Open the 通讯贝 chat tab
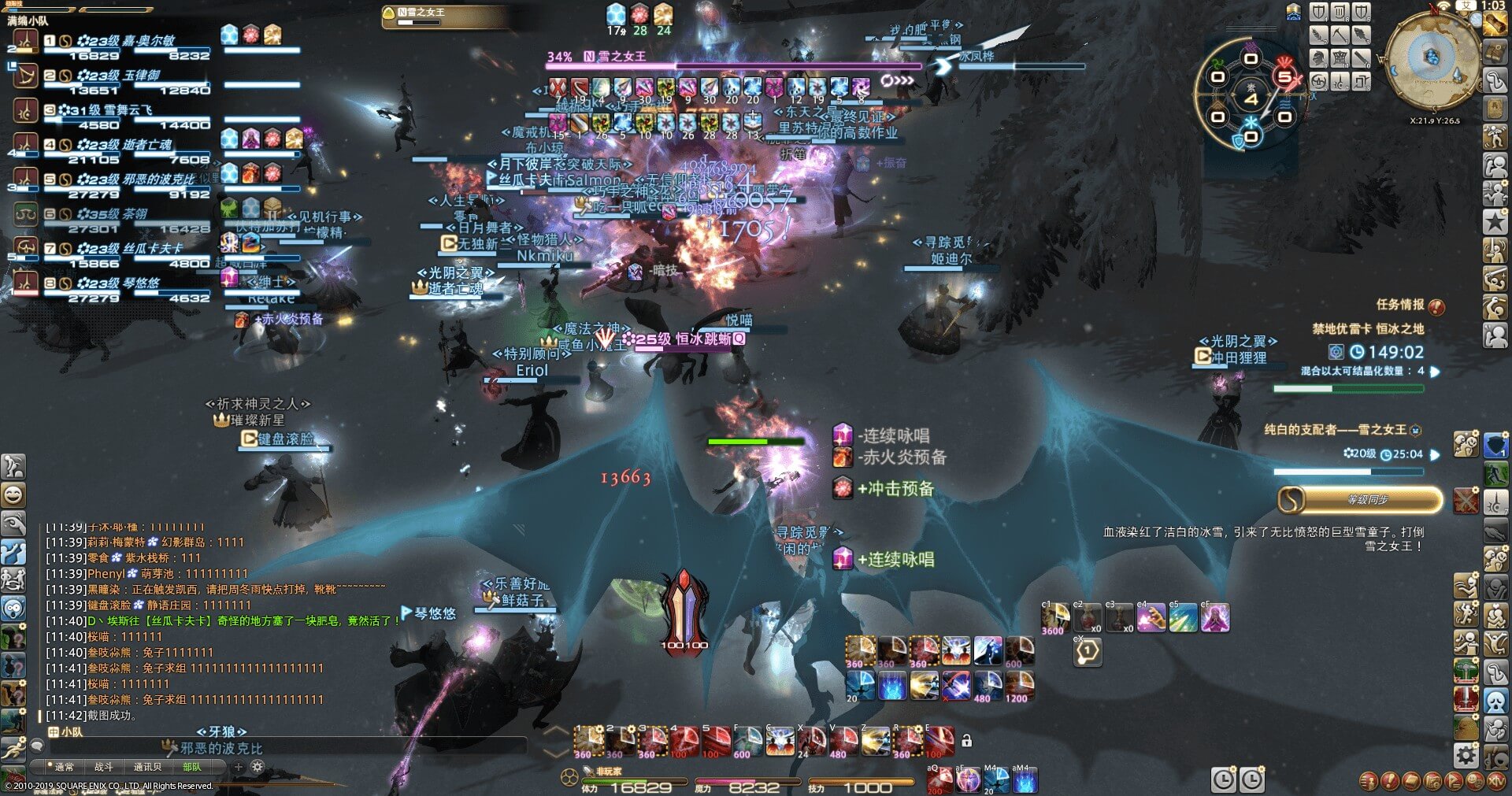Screen dimensions: 1512x796 (x=147, y=767)
